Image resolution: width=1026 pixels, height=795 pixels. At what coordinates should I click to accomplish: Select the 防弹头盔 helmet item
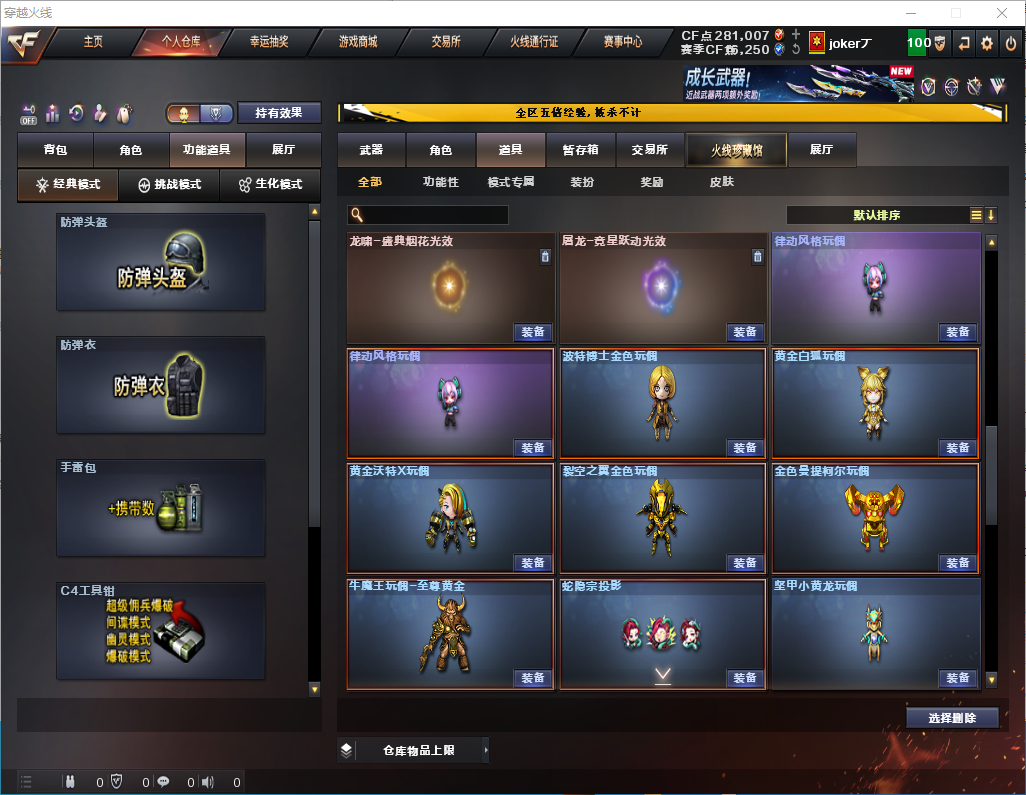pyautogui.click(x=161, y=262)
